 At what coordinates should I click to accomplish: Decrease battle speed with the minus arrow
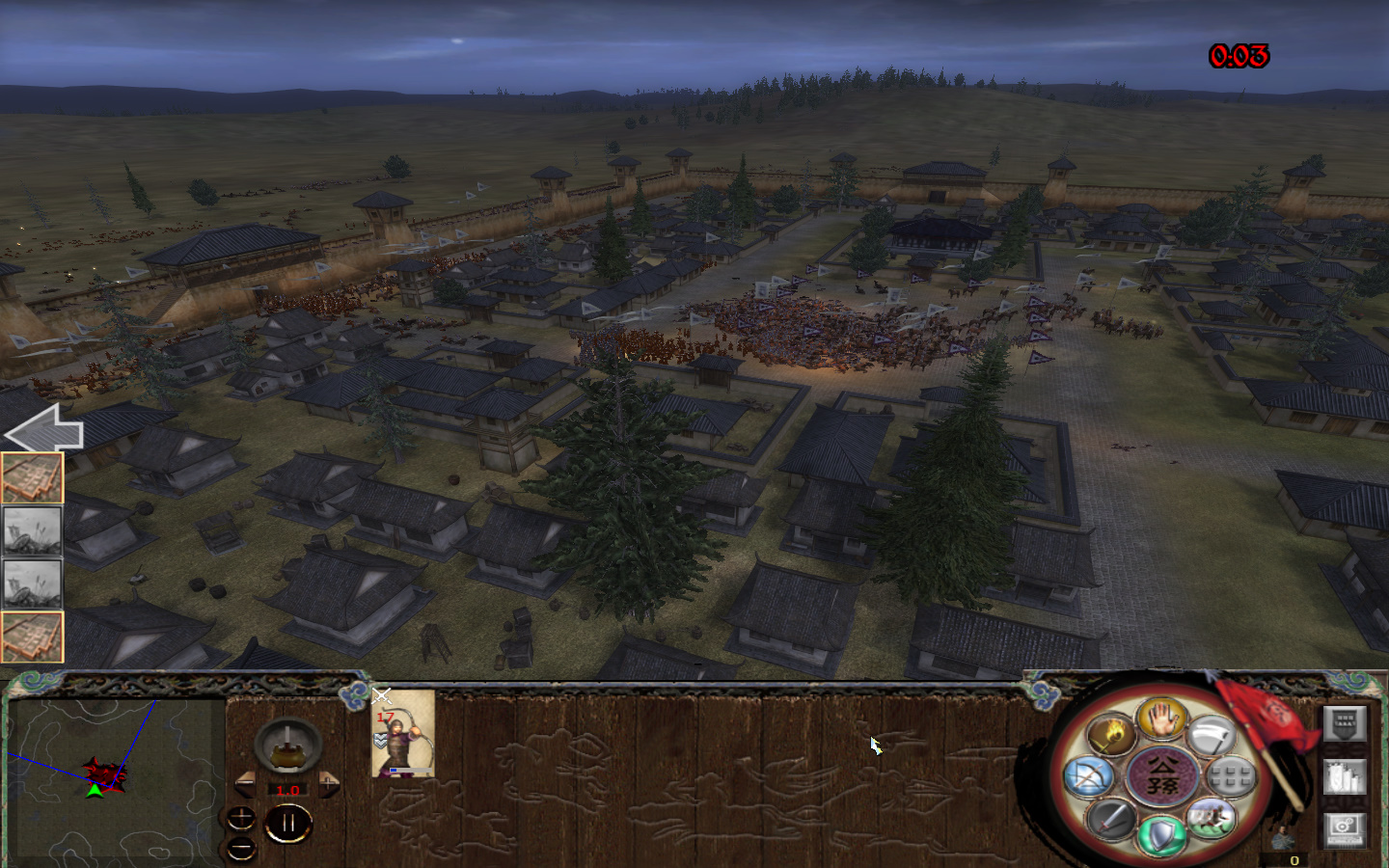(x=245, y=783)
